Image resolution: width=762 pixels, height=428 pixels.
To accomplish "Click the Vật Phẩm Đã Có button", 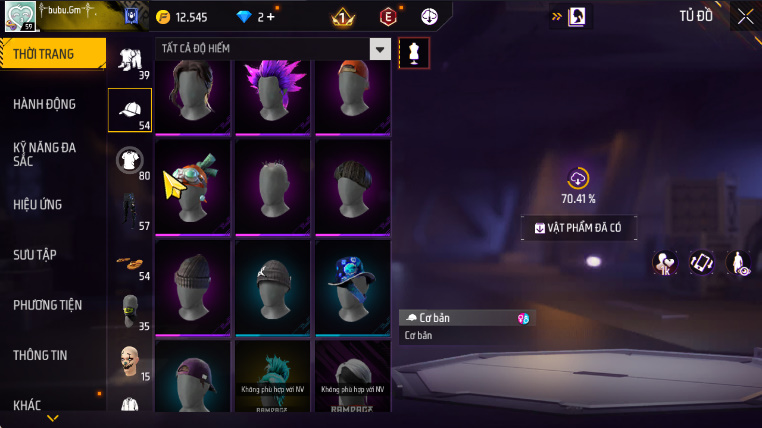I will click(579, 228).
